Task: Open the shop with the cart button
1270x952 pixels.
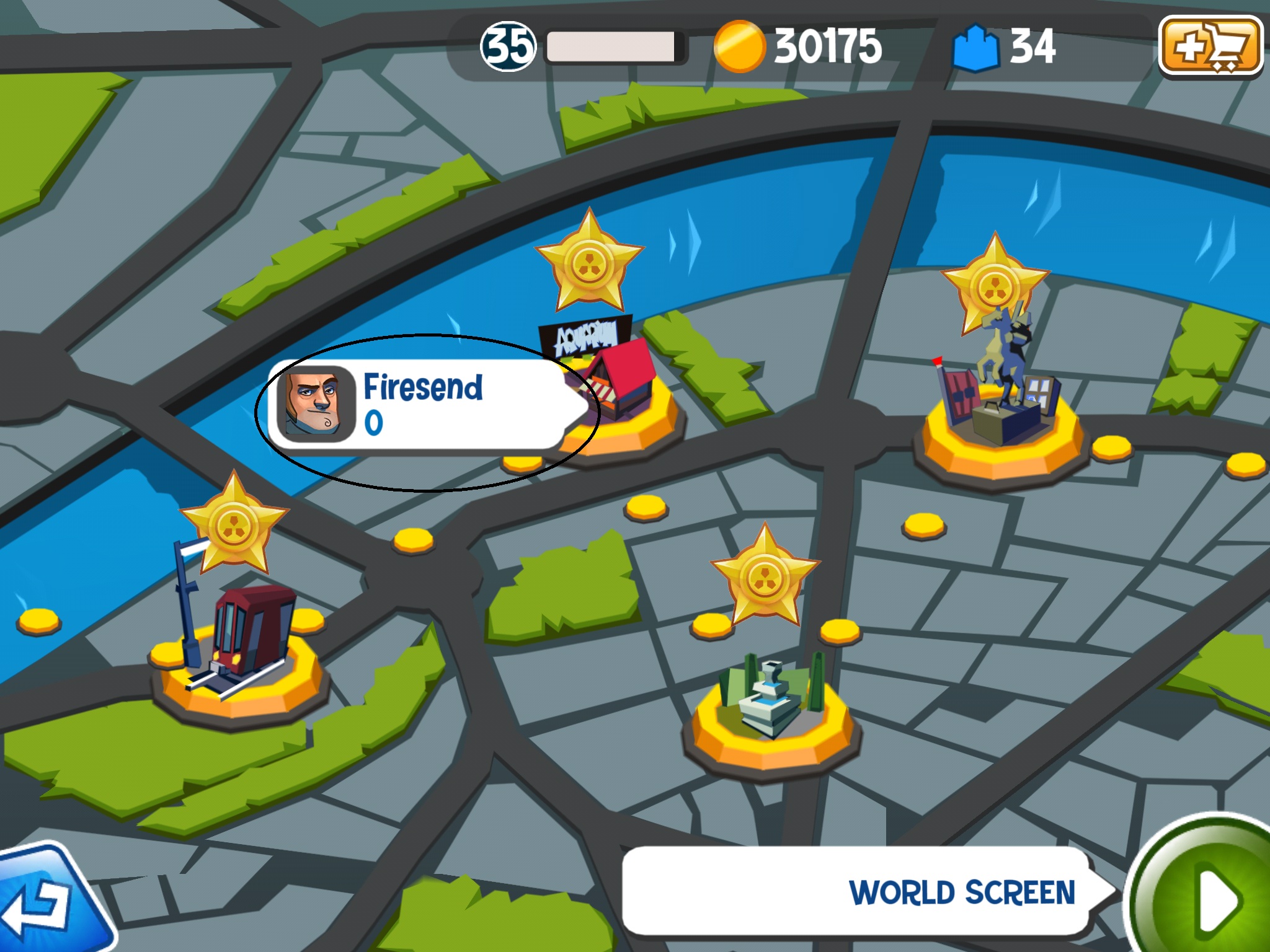Action: point(1210,45)
